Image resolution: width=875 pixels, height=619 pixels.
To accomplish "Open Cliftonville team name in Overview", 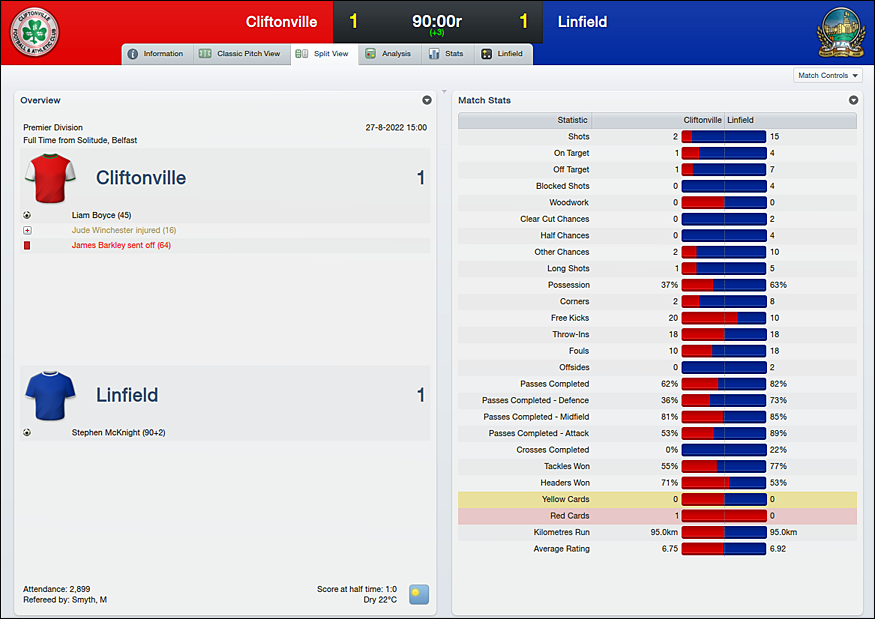I will pos(141,178).
